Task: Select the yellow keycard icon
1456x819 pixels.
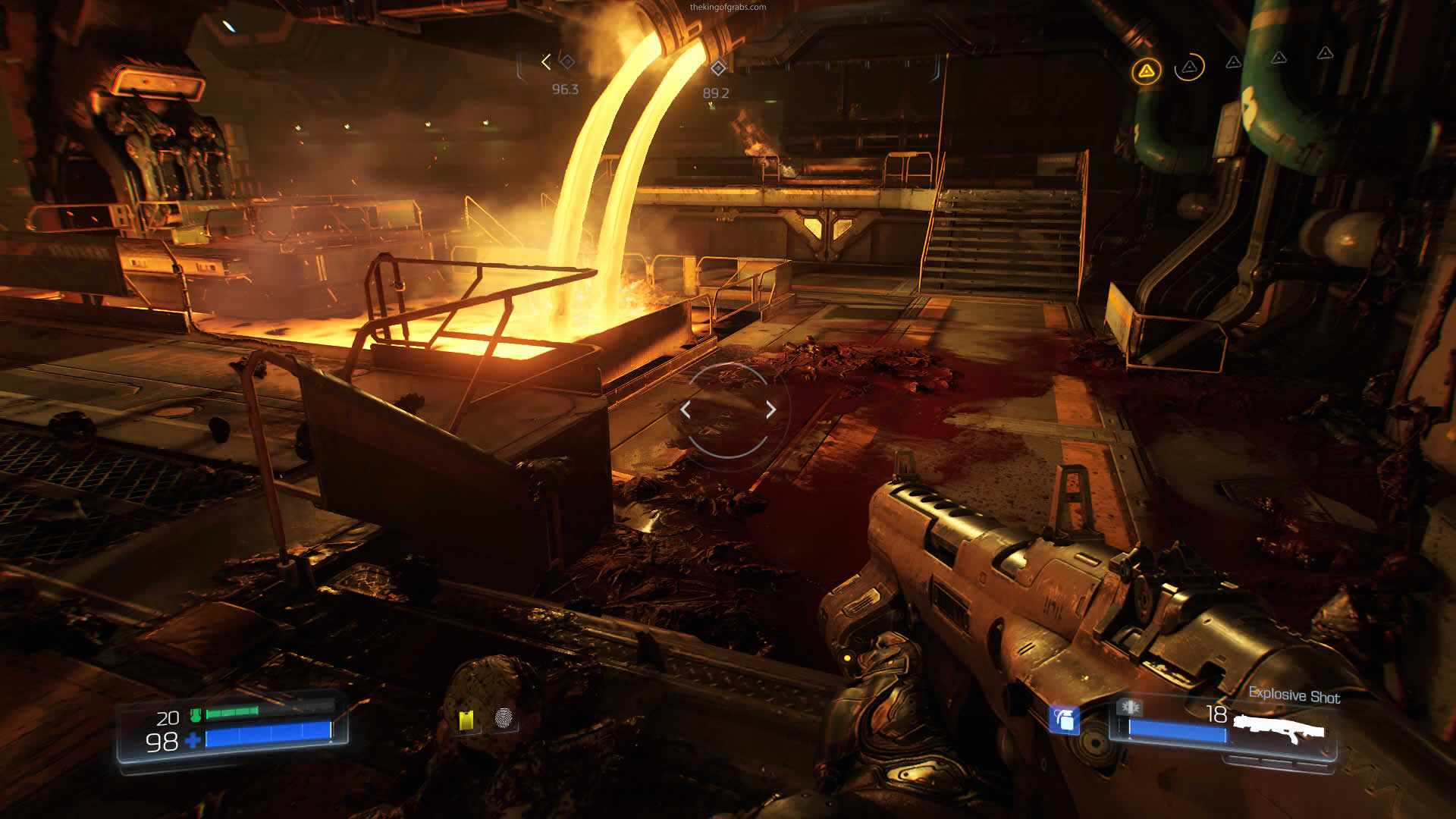Action: coord(466,720)
